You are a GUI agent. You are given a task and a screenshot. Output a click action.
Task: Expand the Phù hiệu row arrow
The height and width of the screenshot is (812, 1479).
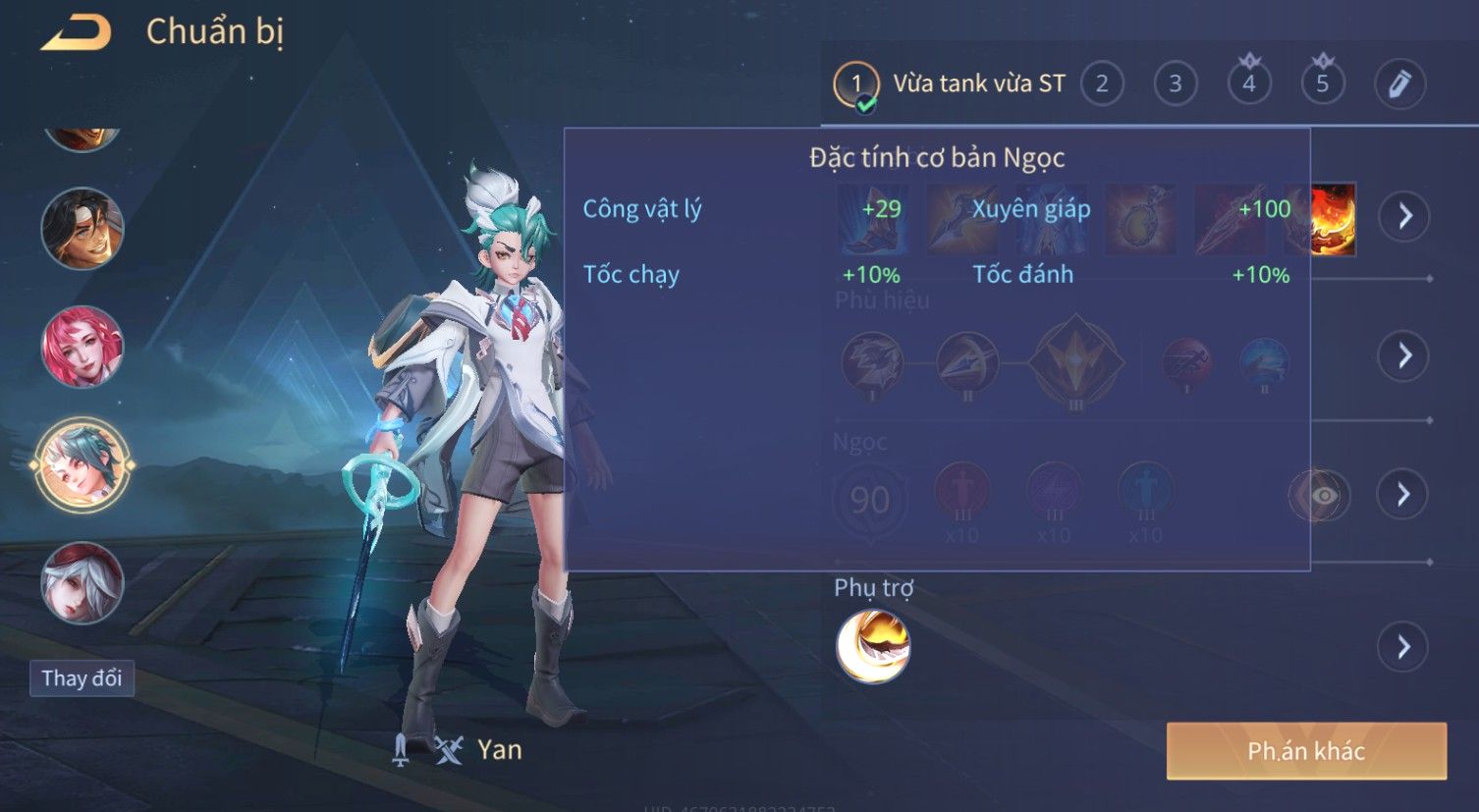click(x=1402, y=355)
